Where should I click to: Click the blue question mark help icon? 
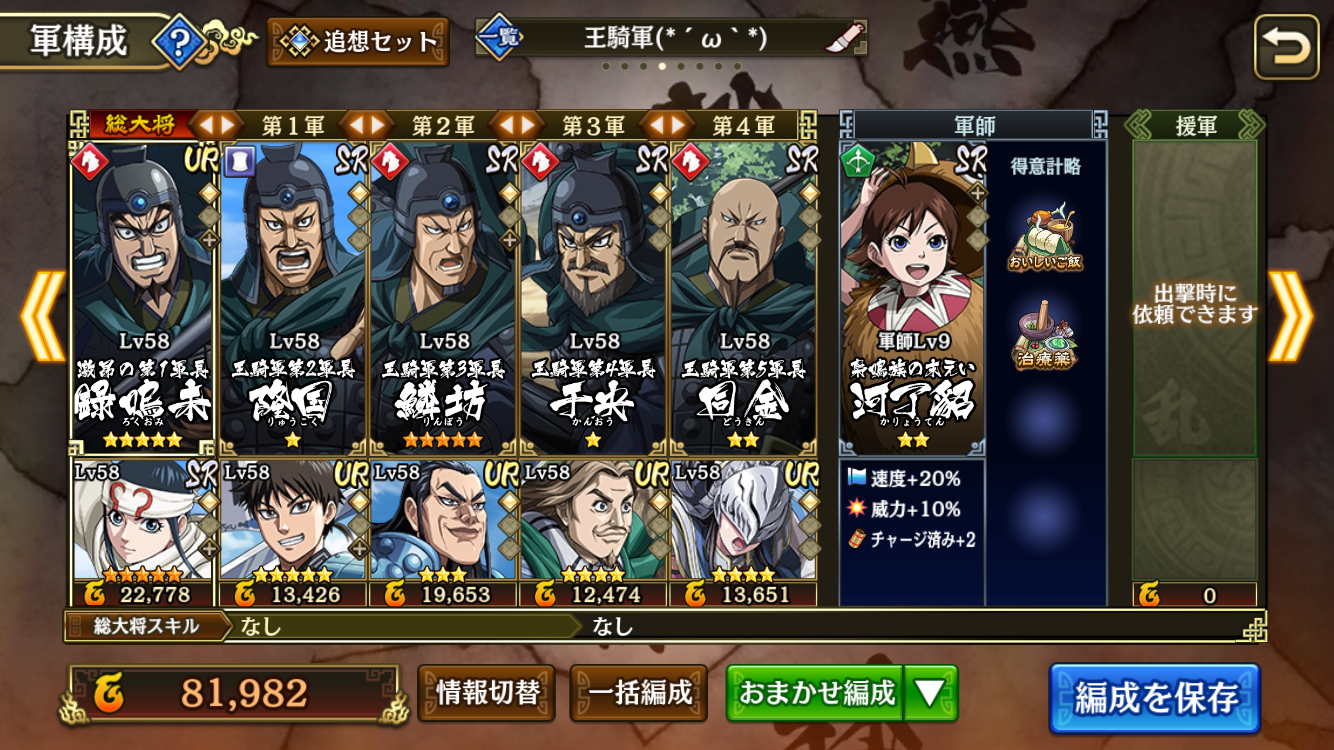tap(181, 43)
